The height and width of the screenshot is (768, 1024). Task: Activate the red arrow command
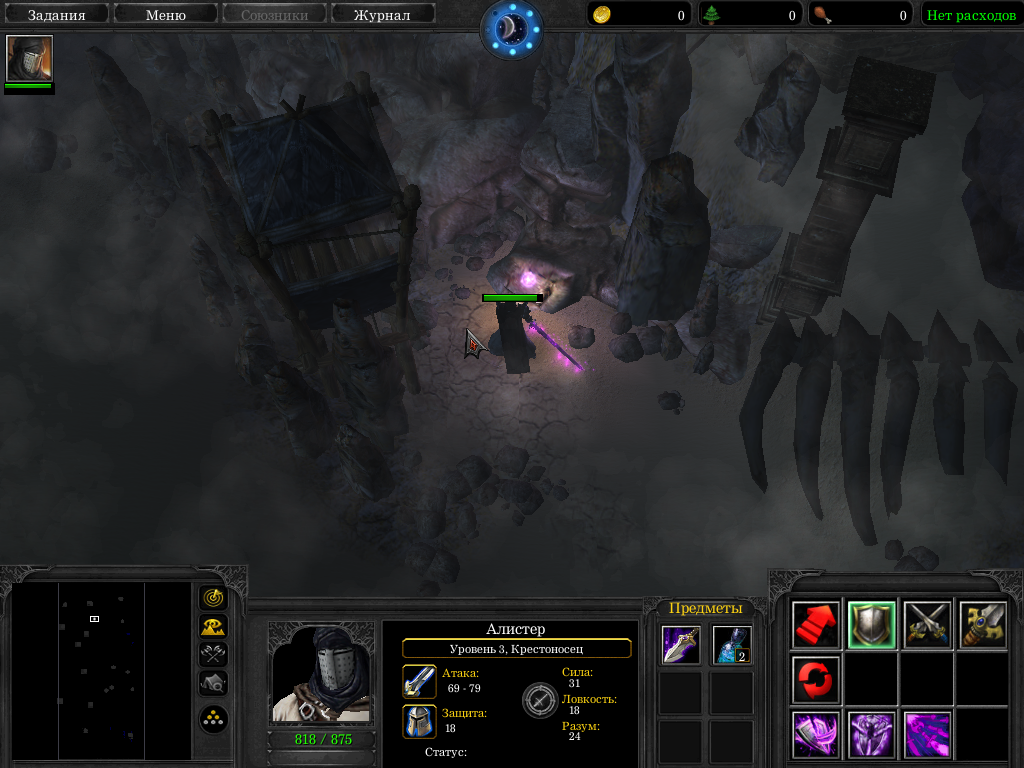(x=816, y=625)
